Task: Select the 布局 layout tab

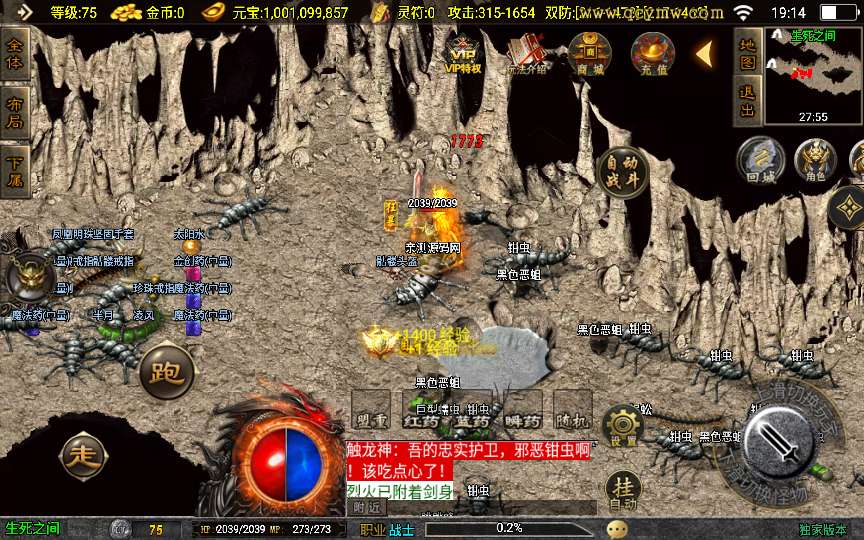Action: pyautogui.click(x=15, y=112)
